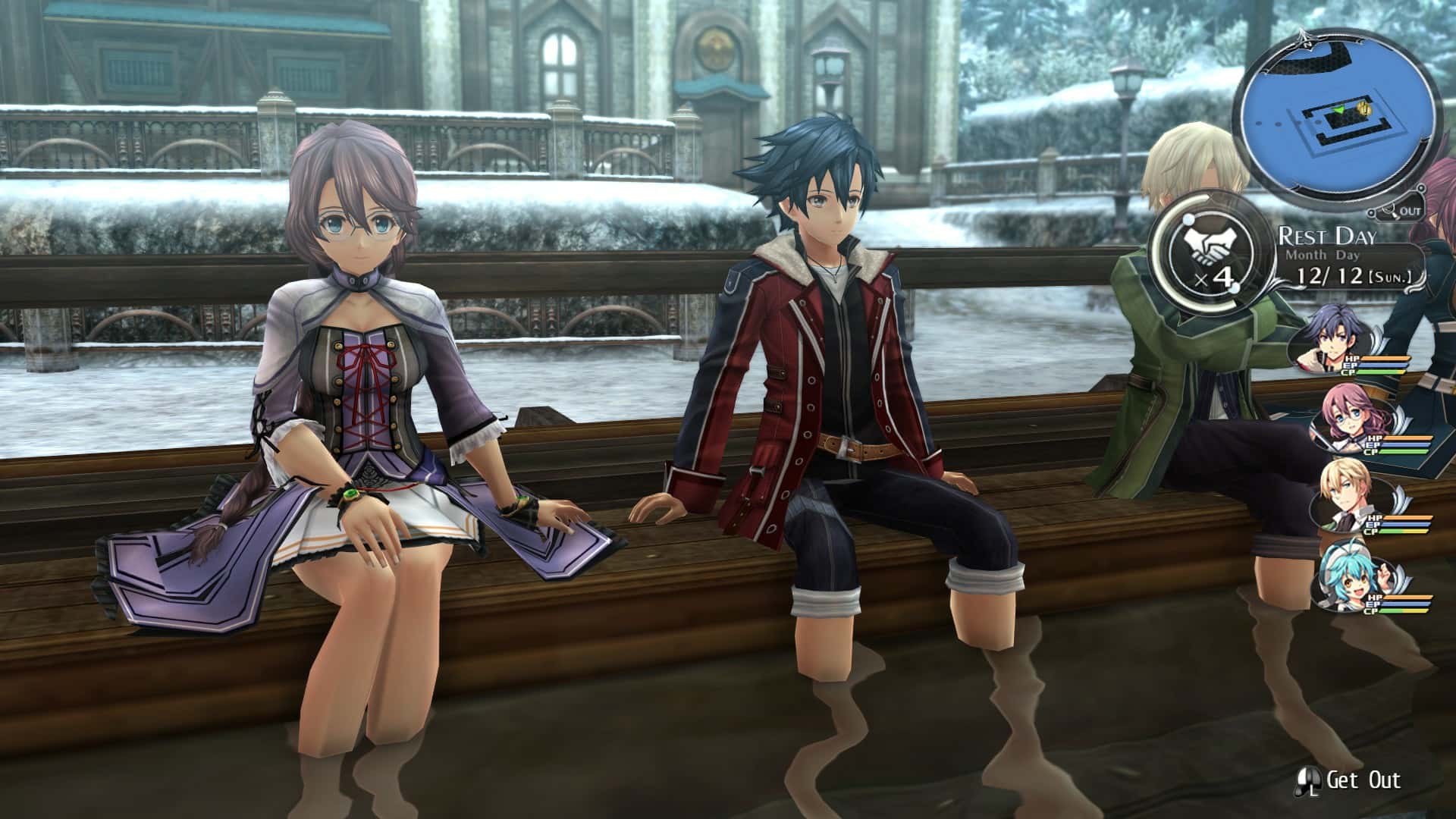Select the green player arrow in the minimap

[1340, 111]
